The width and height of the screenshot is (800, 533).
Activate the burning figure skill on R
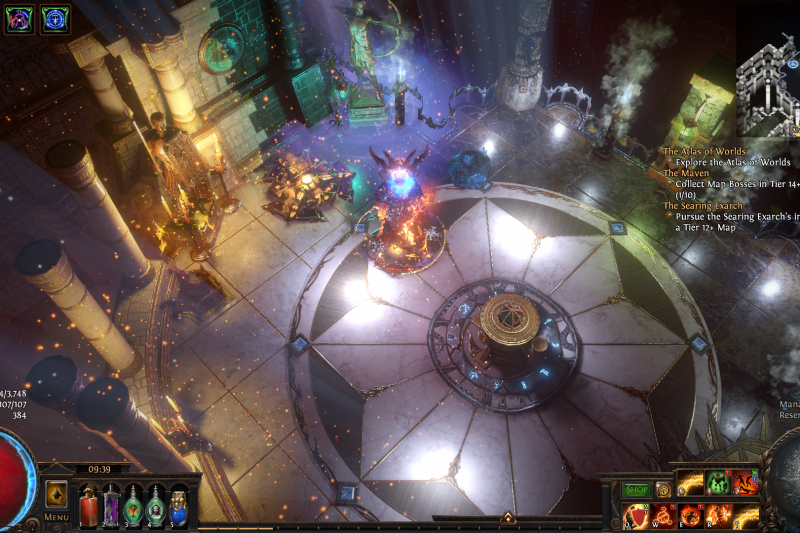718,517
